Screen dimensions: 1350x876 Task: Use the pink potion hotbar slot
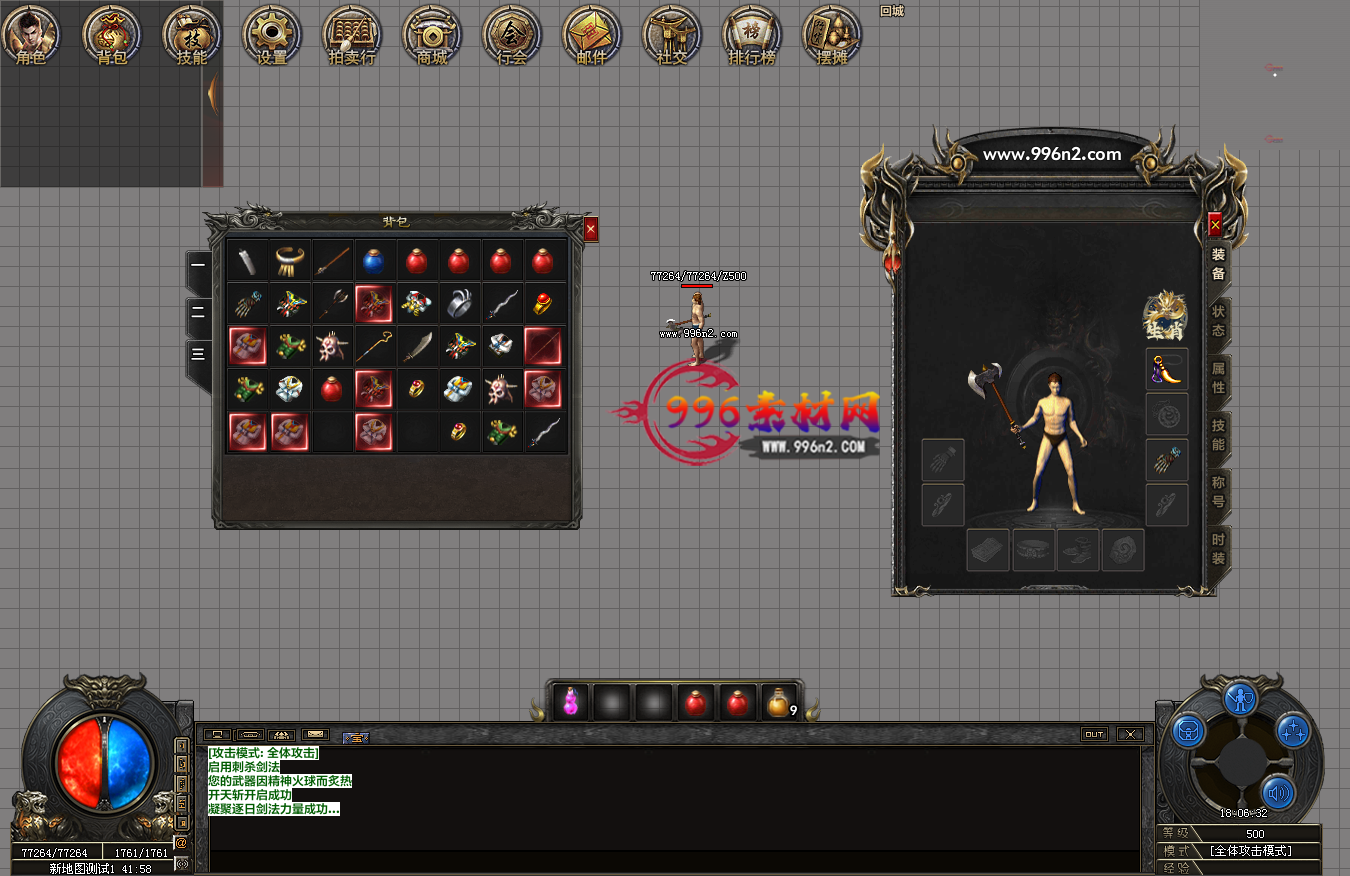coord(571,703)
